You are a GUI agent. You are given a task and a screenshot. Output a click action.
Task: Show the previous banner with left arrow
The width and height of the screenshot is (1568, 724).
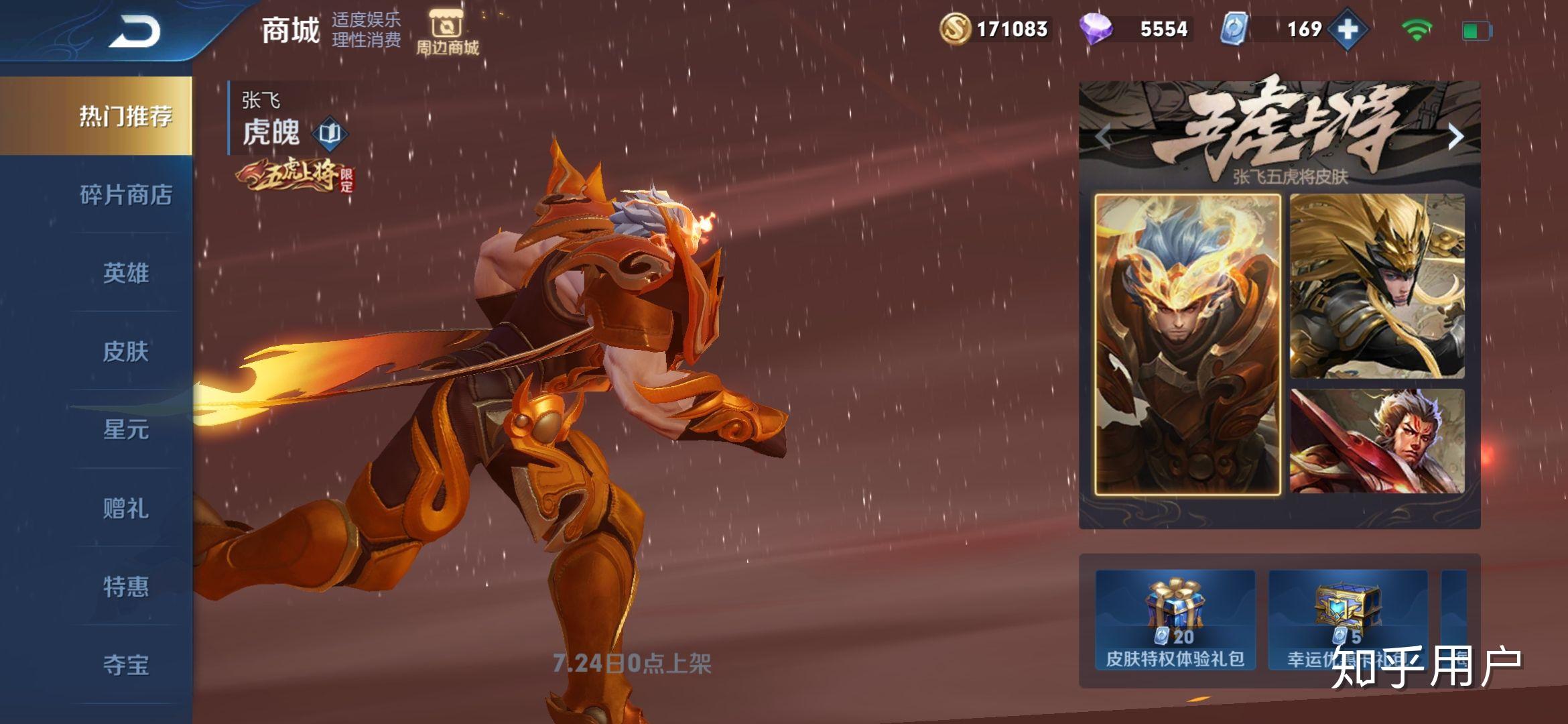(1104, 137)
